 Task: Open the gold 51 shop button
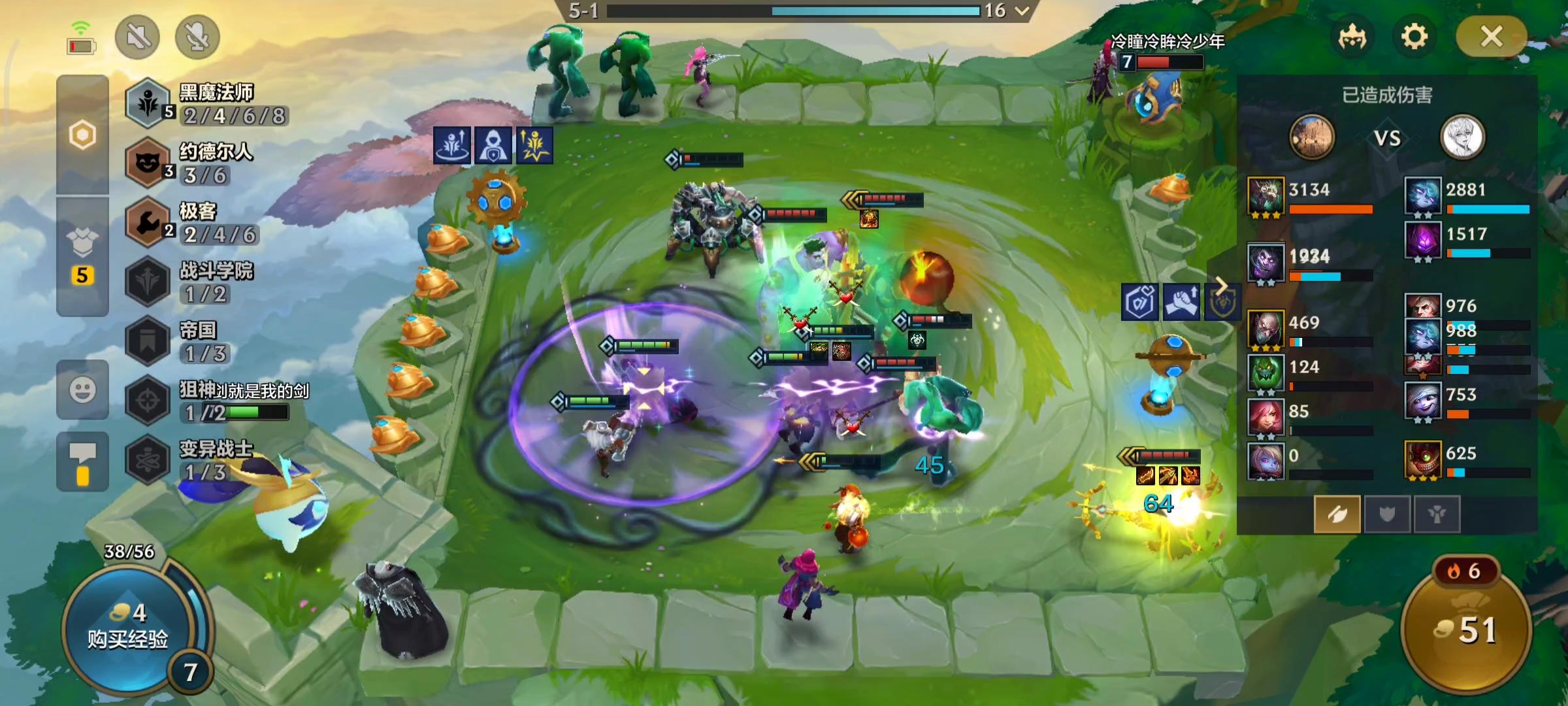tap(1467, 629)
